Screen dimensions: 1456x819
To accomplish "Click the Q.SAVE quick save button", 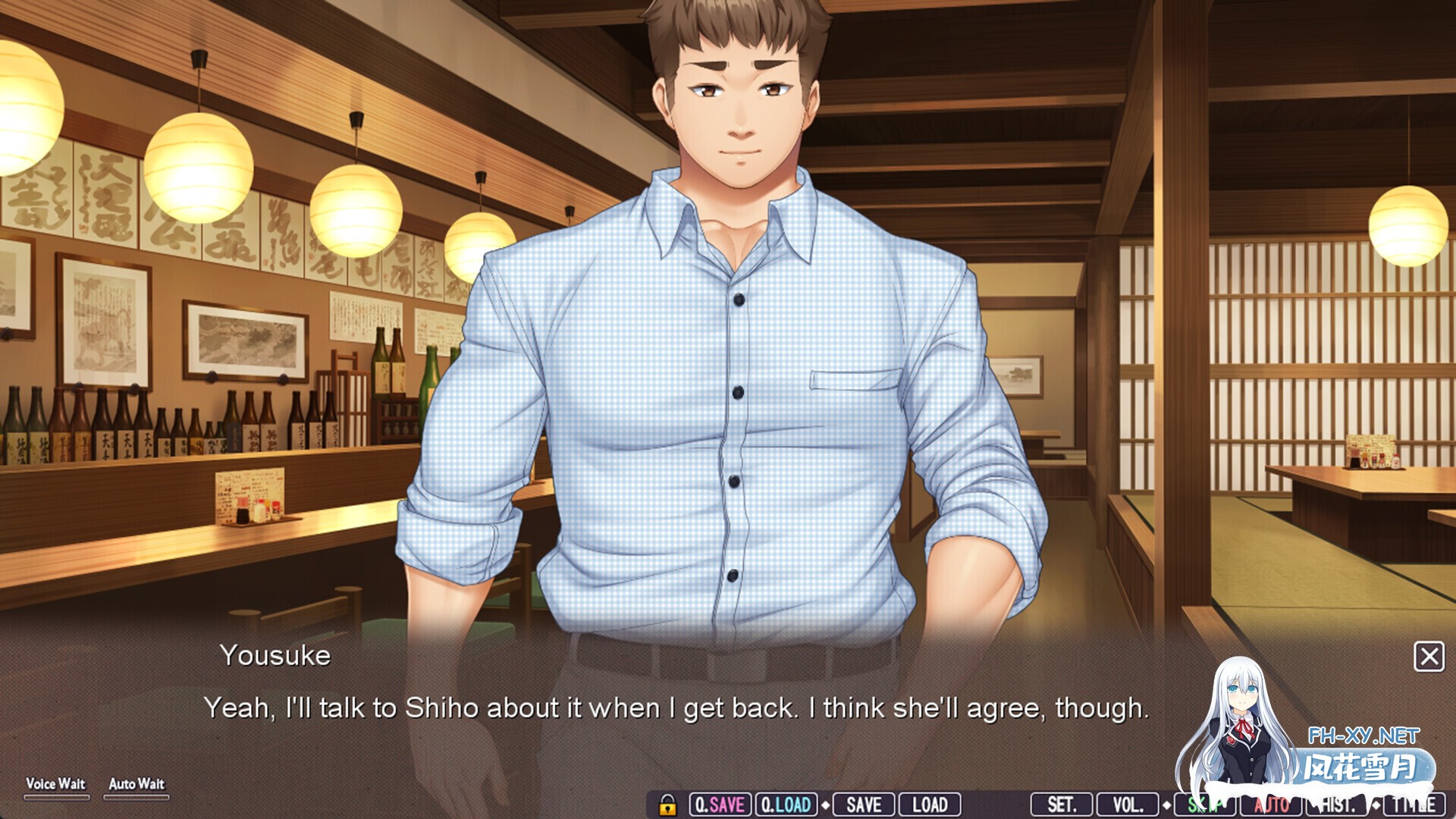I will point(720,805).
